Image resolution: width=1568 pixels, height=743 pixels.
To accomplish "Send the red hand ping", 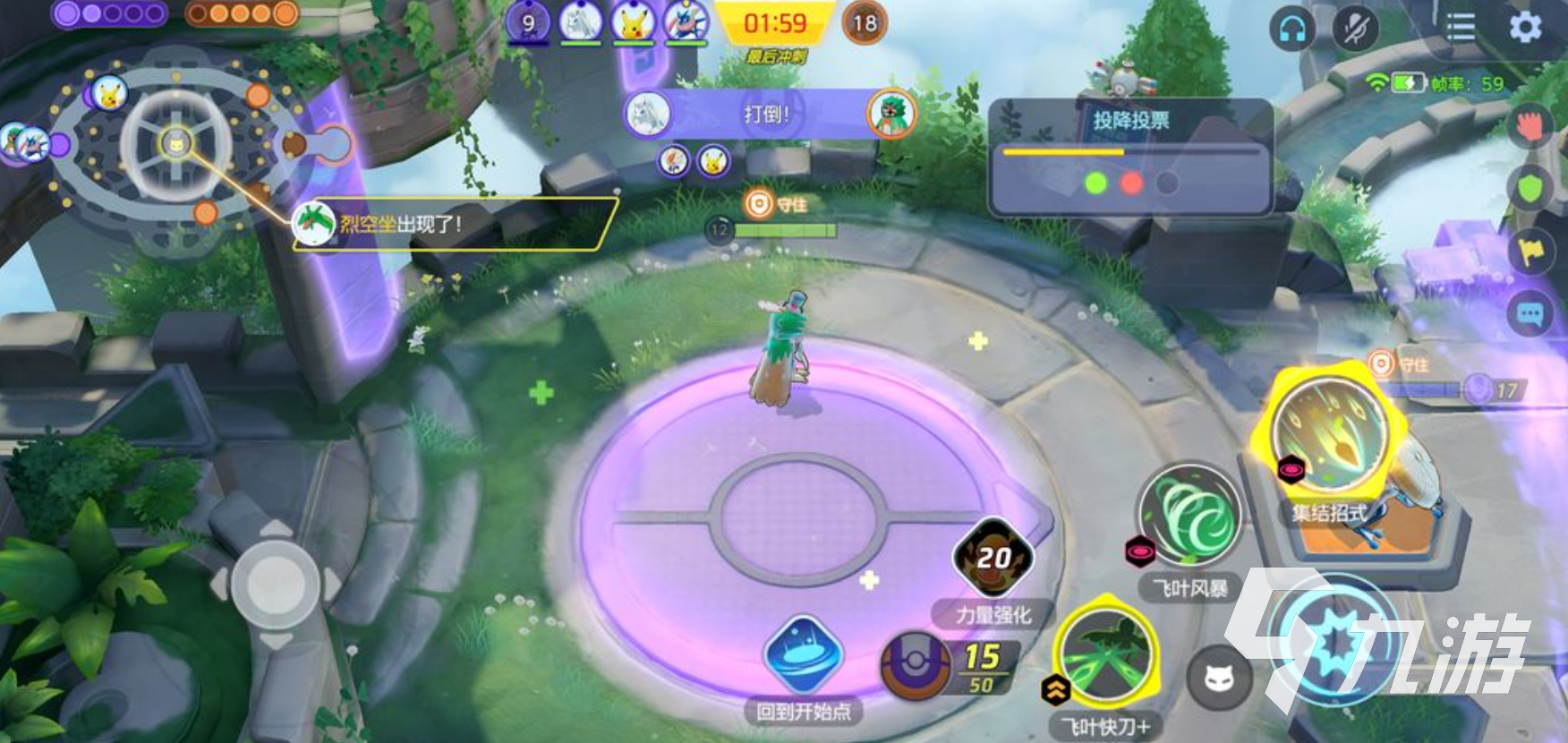I will pos(1531,125).
